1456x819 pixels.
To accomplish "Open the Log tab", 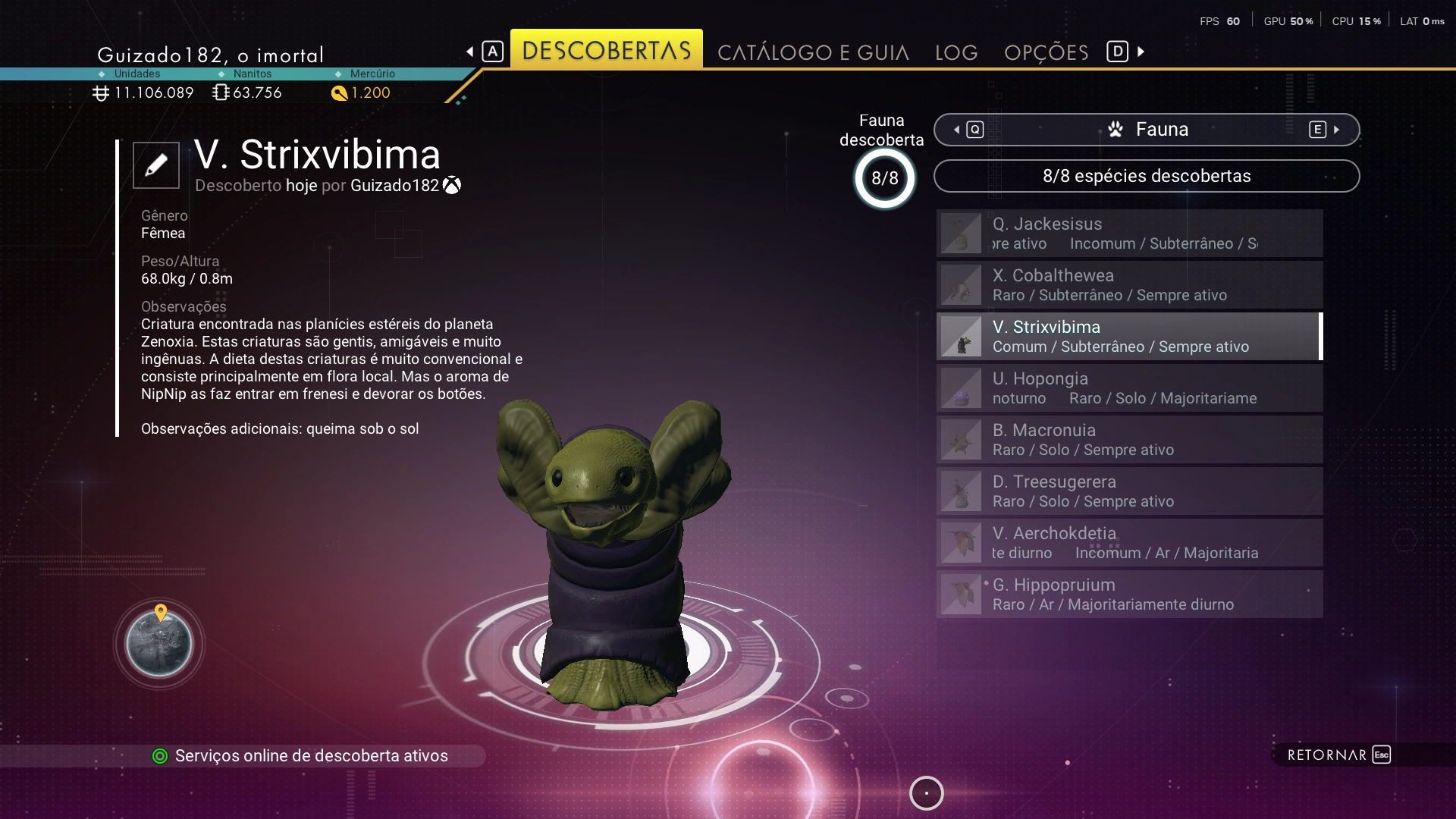I will [956, 52].
